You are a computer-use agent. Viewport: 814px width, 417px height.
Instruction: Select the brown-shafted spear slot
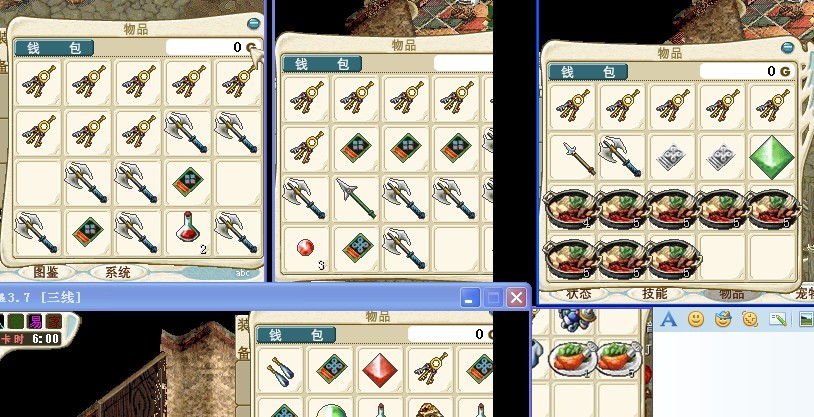point(571,156)
